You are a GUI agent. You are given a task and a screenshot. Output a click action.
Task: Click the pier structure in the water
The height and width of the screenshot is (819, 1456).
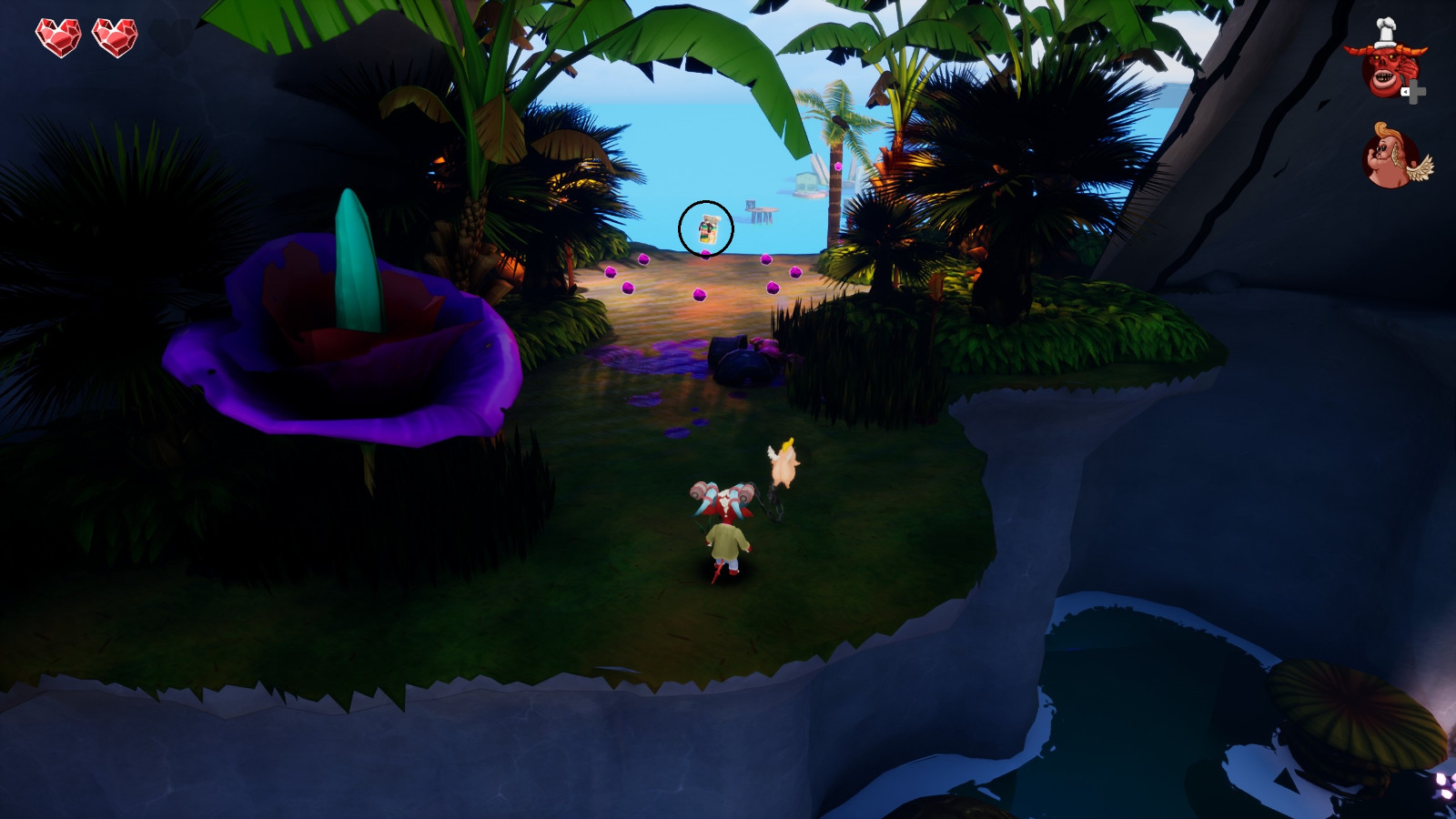point(758,211)
